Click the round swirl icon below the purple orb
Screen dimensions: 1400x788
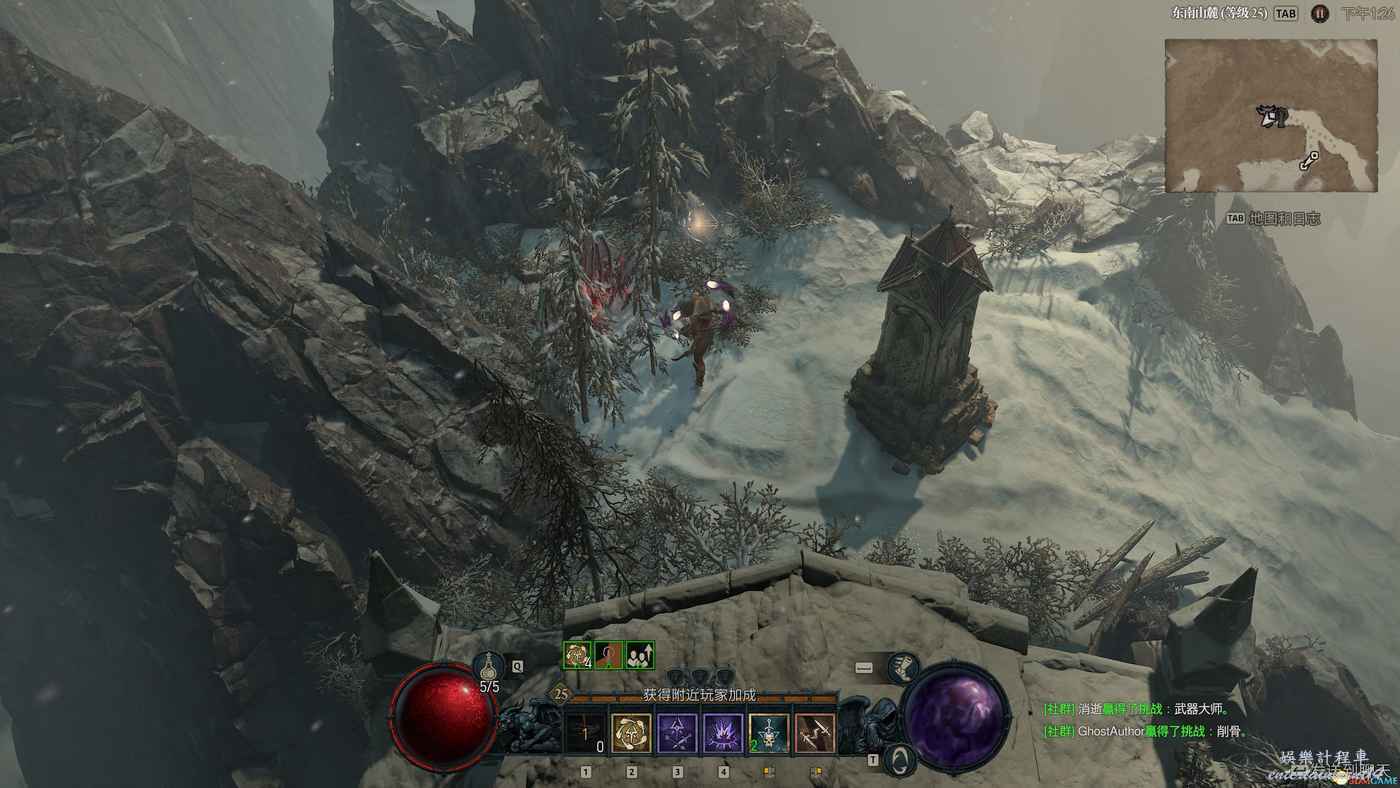(x=903, y=759)
